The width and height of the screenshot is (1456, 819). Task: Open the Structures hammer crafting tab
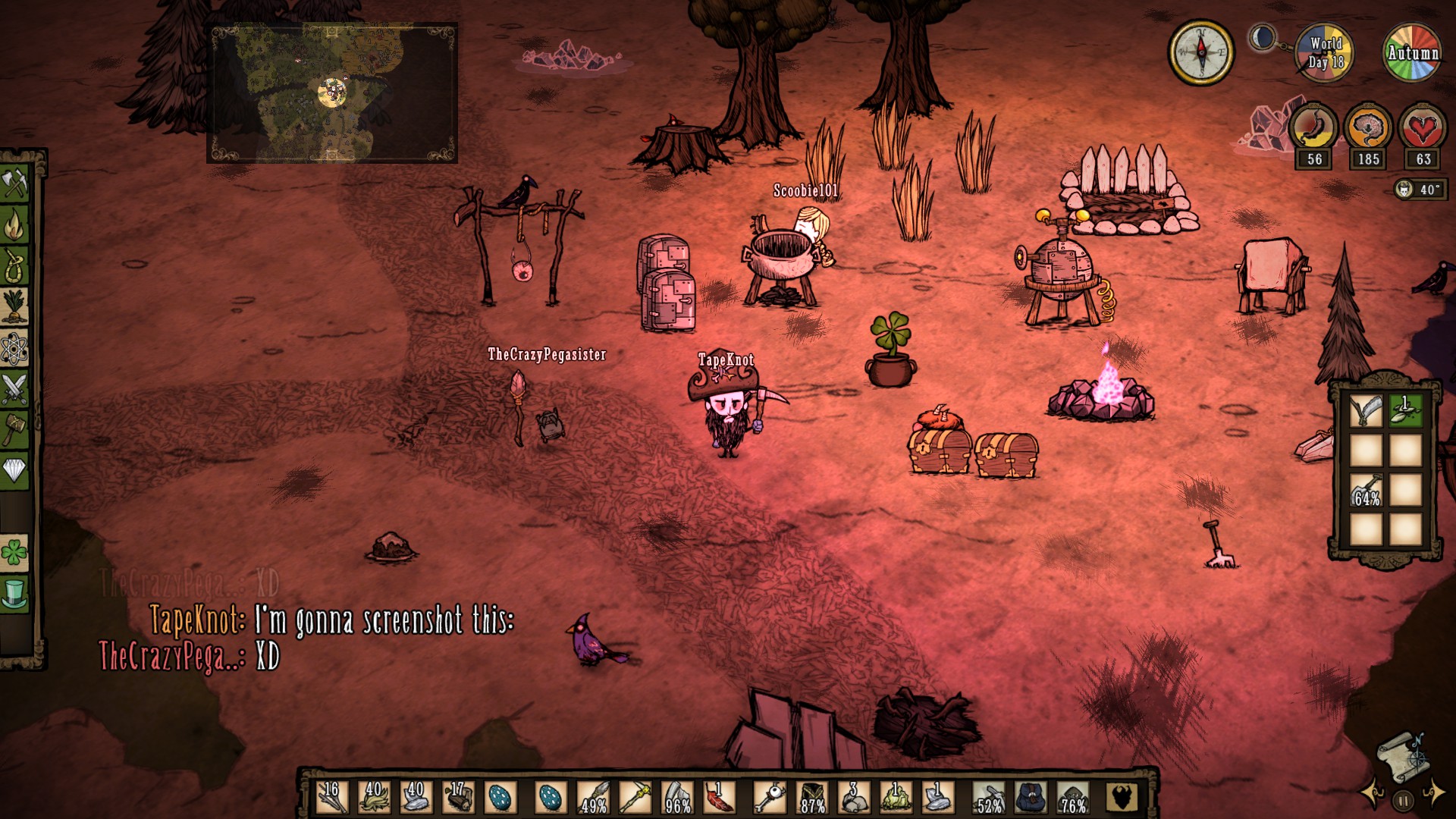tap(15, 430)
